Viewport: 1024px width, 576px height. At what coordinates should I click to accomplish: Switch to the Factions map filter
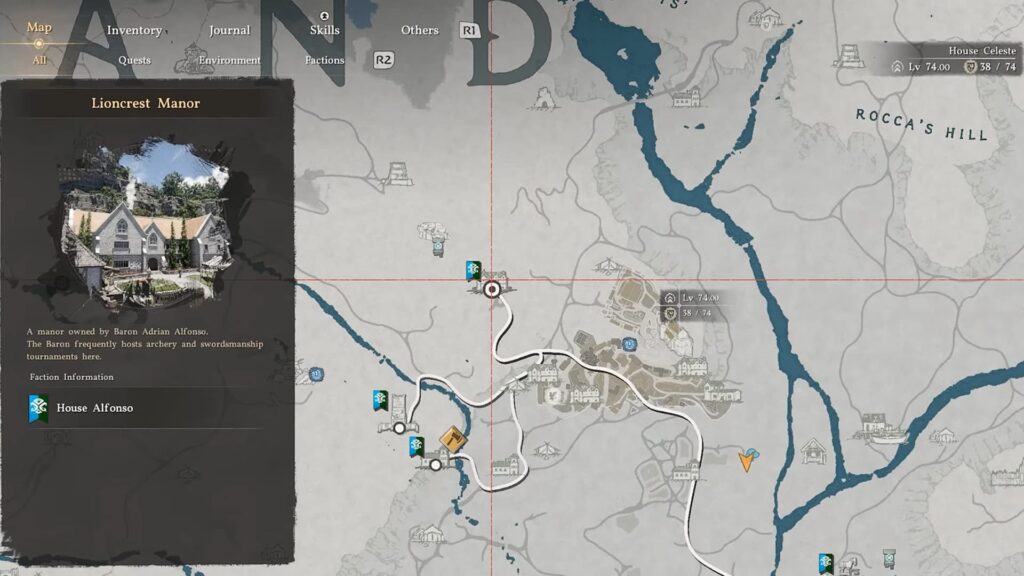pyautogui.click(x=324, y=60)
